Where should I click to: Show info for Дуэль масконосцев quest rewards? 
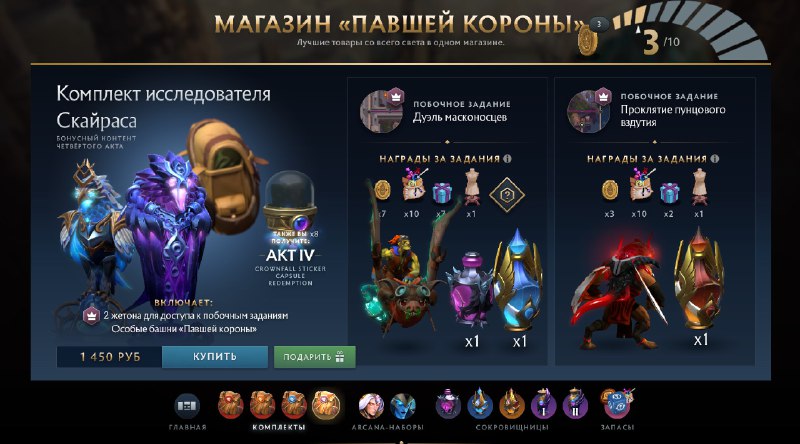(508, 158)
